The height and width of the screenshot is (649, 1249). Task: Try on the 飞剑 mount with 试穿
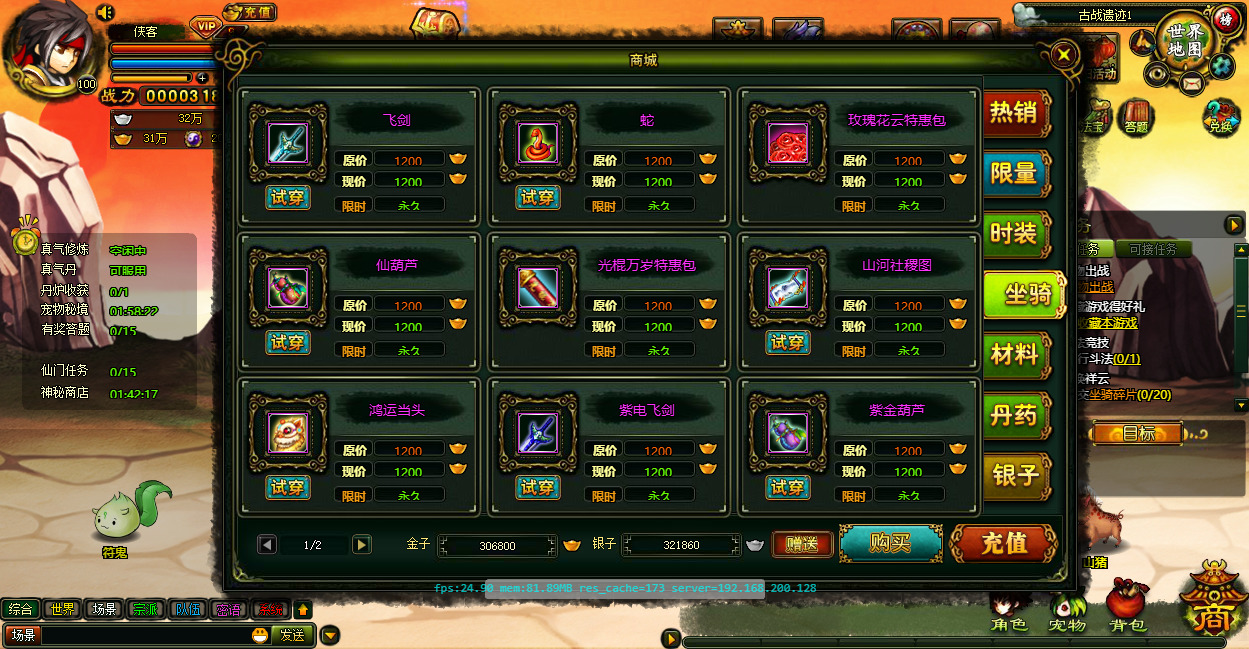(288, 197)
